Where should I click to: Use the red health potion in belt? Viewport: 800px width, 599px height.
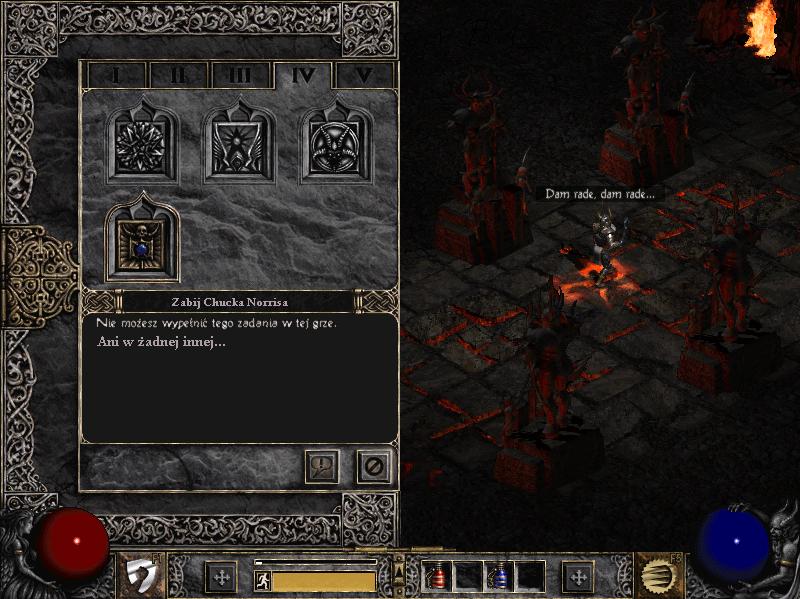pyautogui.click(x=437, y=576)
